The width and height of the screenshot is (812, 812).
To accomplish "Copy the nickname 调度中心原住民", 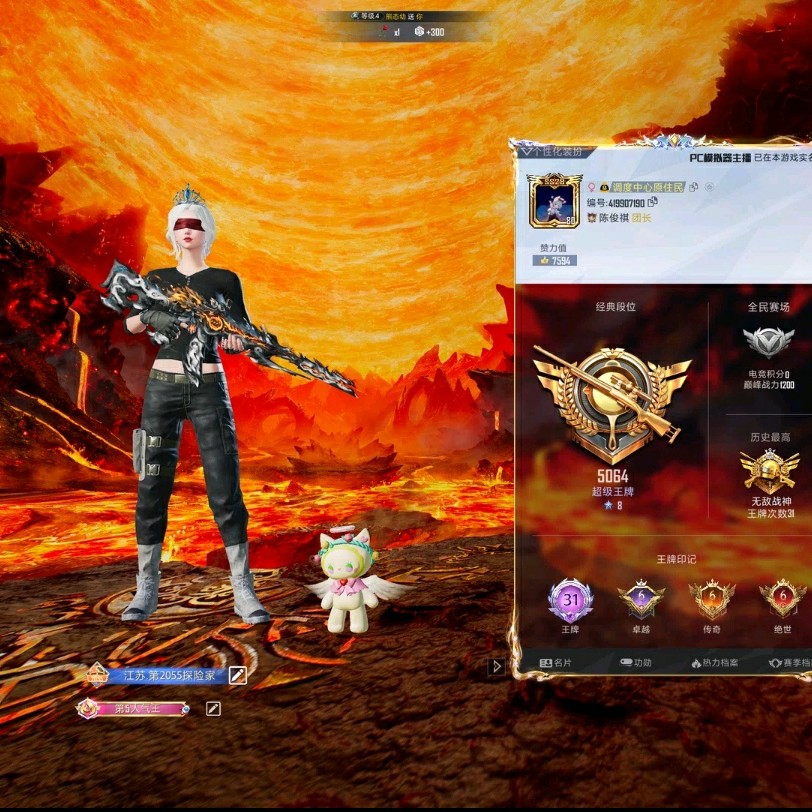I will pyautogui.click(x=694, y=187).
